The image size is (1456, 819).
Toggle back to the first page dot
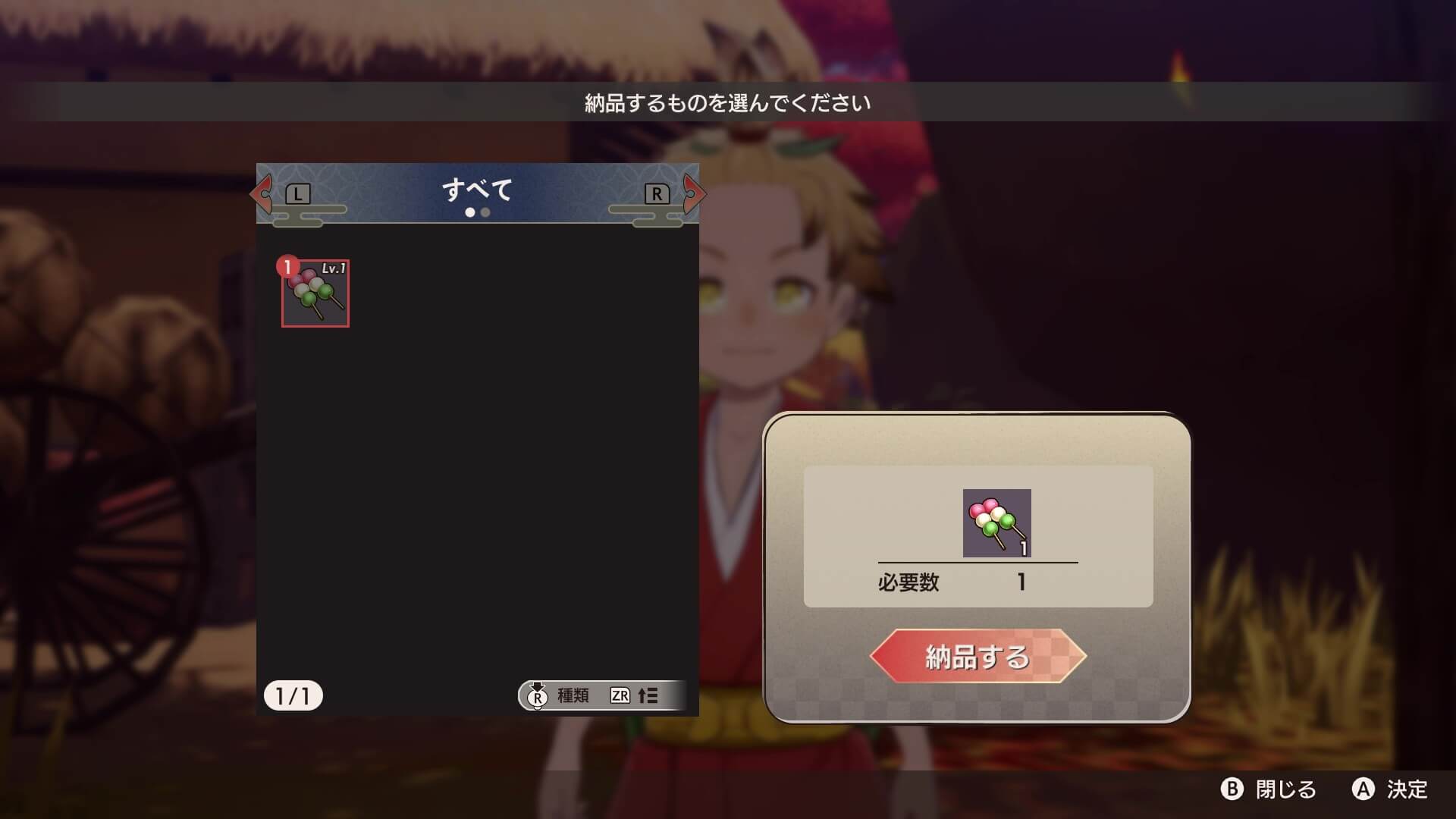(x=470, y=213)
